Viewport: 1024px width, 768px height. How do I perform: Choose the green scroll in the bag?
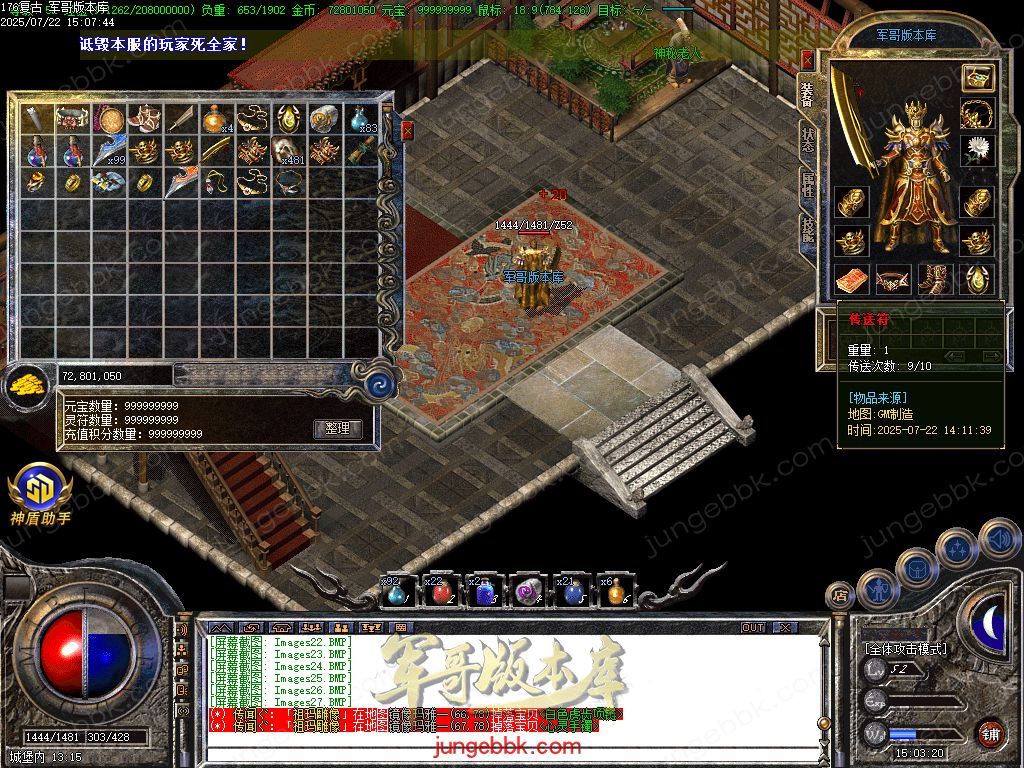361,152
